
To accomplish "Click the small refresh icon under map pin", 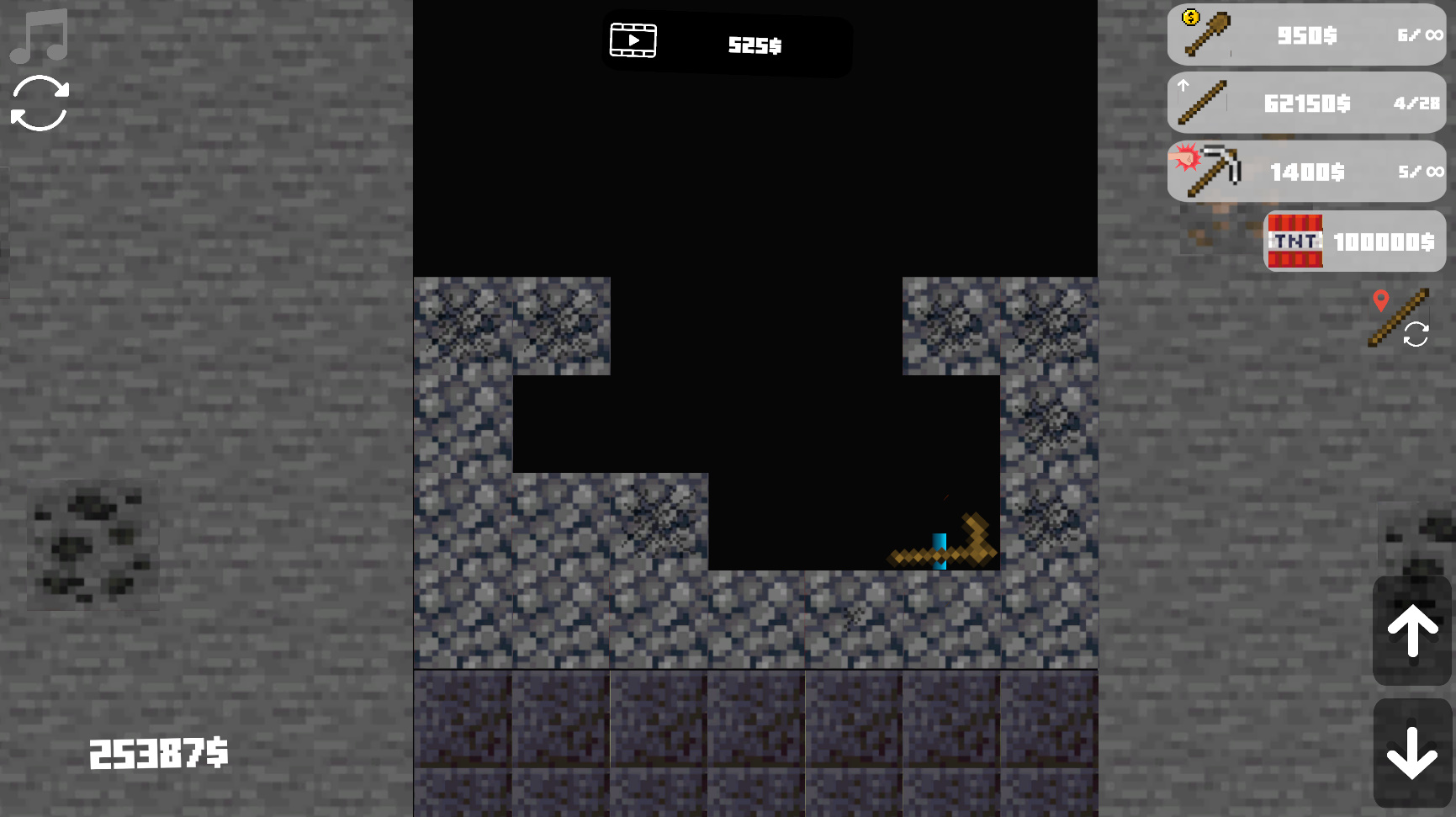I will click(1417, 335).
